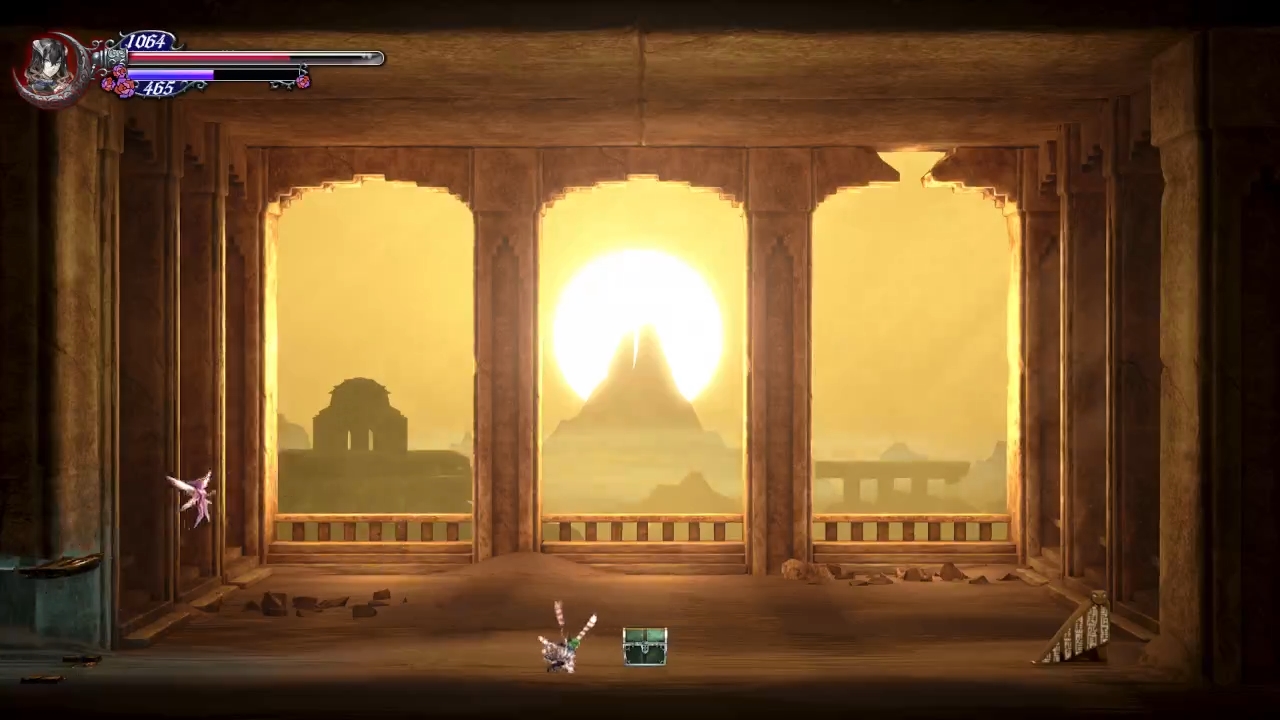Viewport: 1280px width, 720px height.
Task: Click the rose emblem at the MP bar's right end
Action: point(303,82)
